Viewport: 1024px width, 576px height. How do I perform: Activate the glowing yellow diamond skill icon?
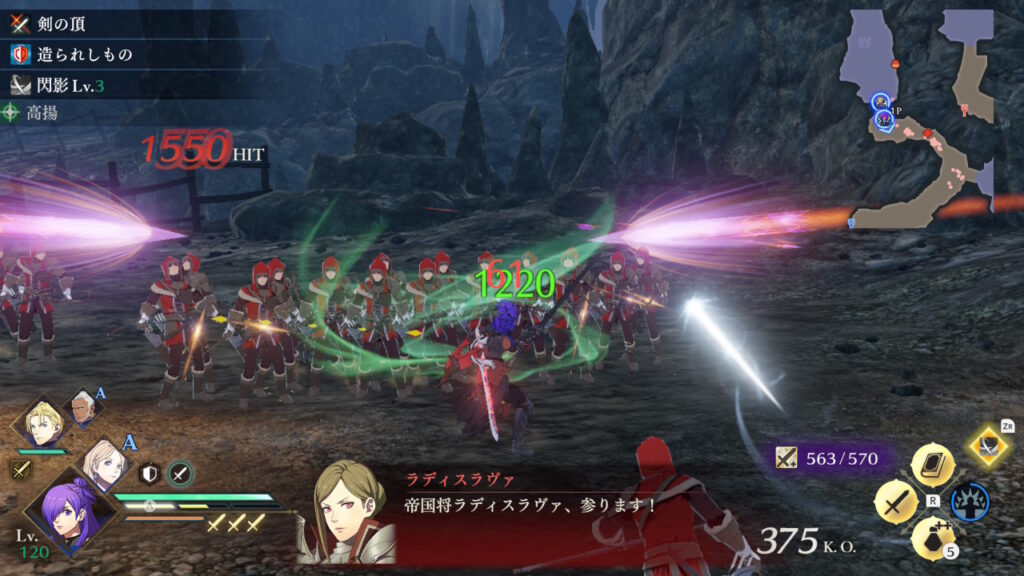pyautogui.click(x=988, y=446)
